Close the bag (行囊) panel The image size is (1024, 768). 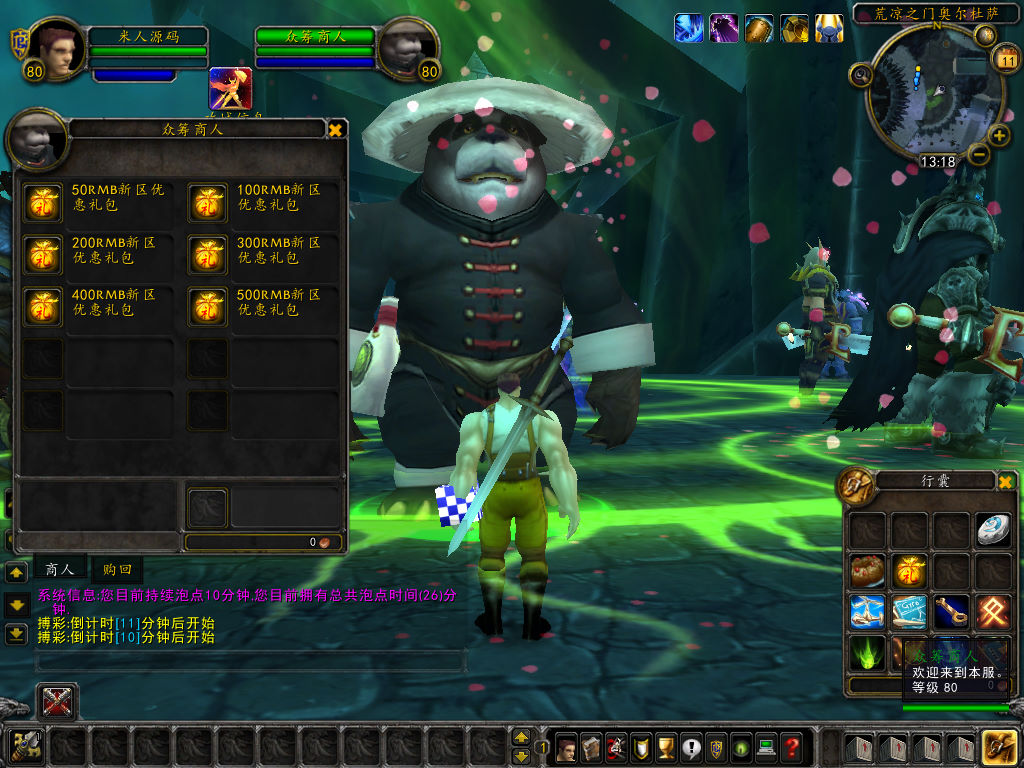[1005, 482]
